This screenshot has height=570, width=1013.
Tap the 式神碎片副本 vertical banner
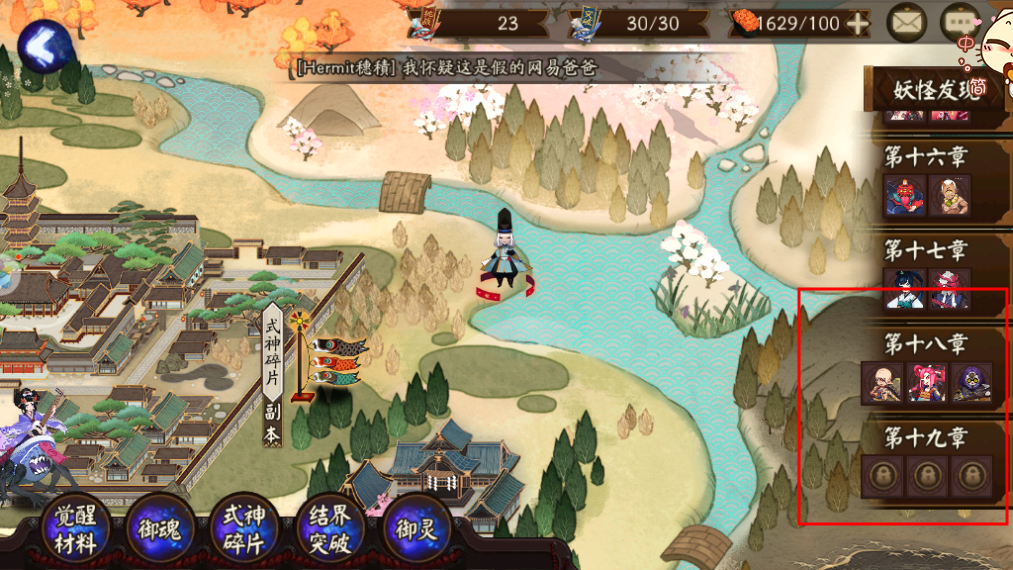coord(272,375)
